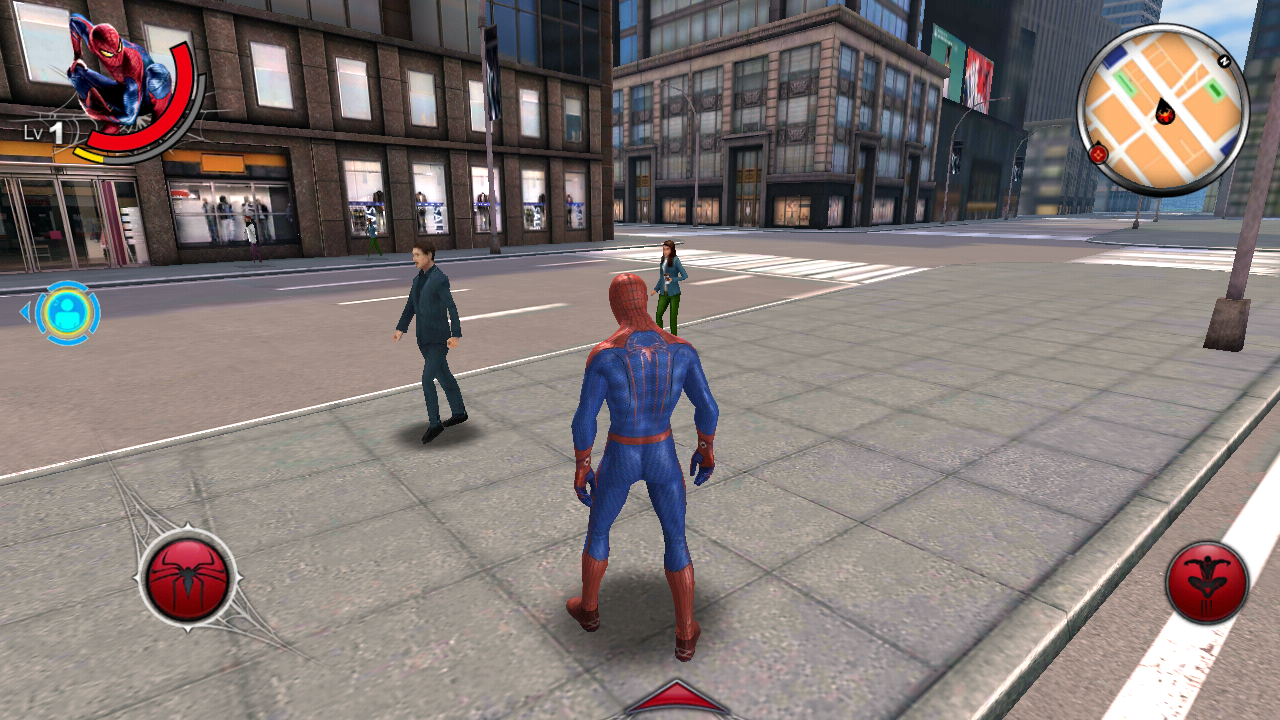
Task: Open the Spider-Man portrait top left
Action: tap(113, 68)
